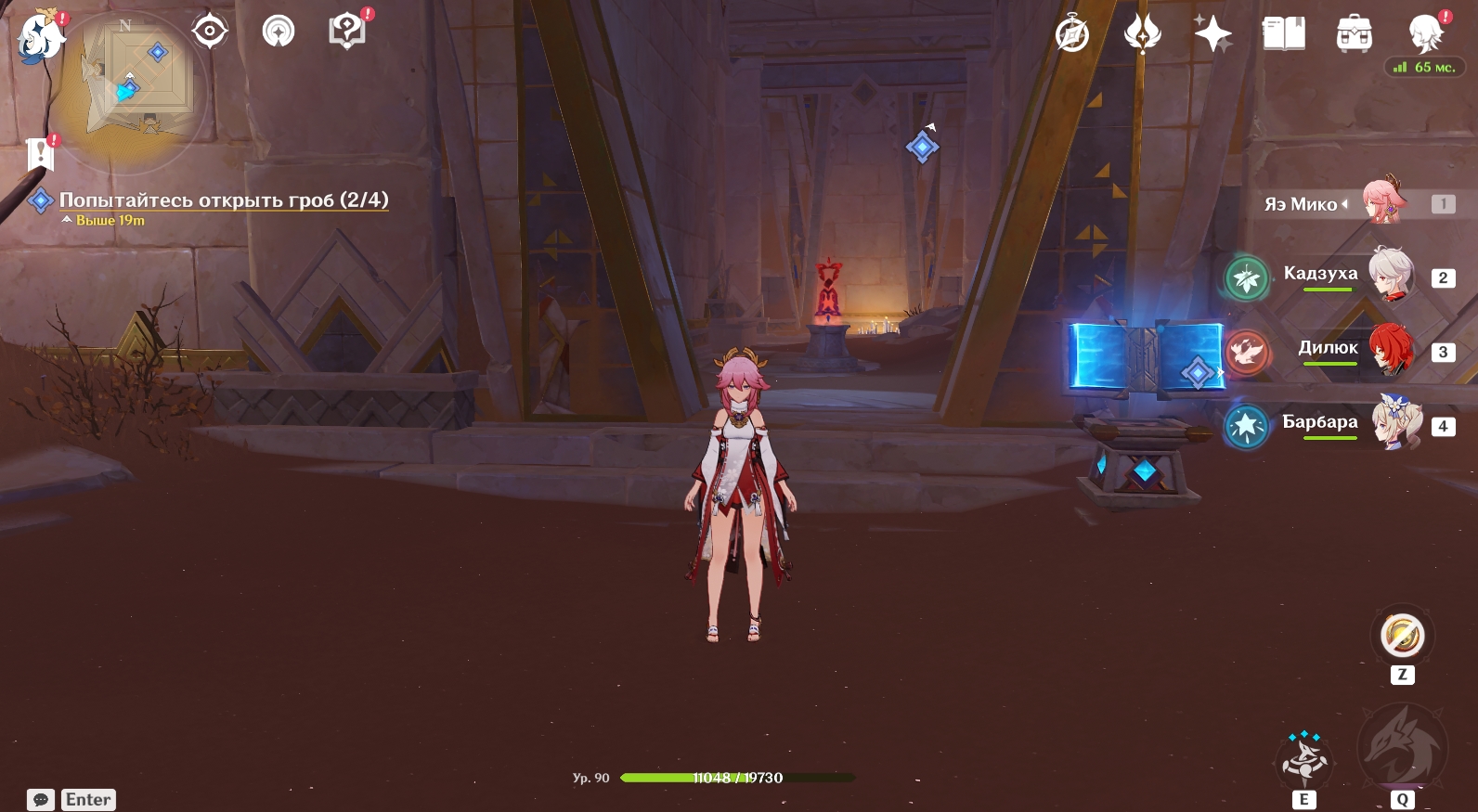Activate the fox elemental burst icon
This screenshot has width=1478, height=812.
click(x=1402, y=747)
